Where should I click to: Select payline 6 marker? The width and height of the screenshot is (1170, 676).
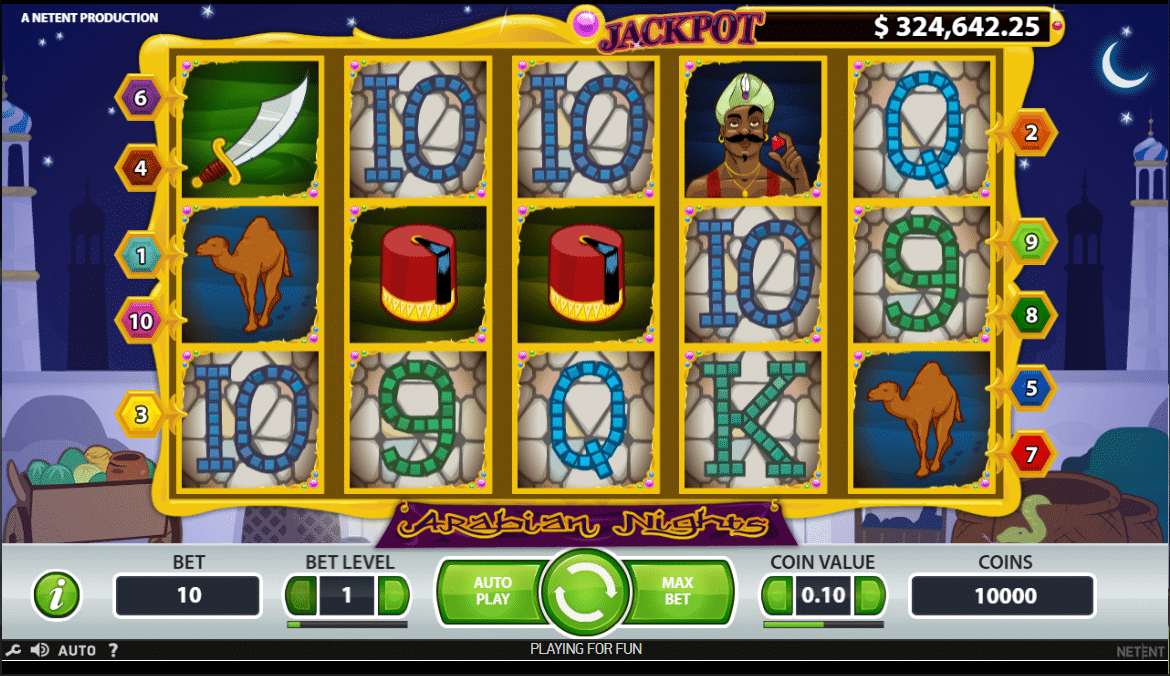pyautogui.click(x=140, y=98)
